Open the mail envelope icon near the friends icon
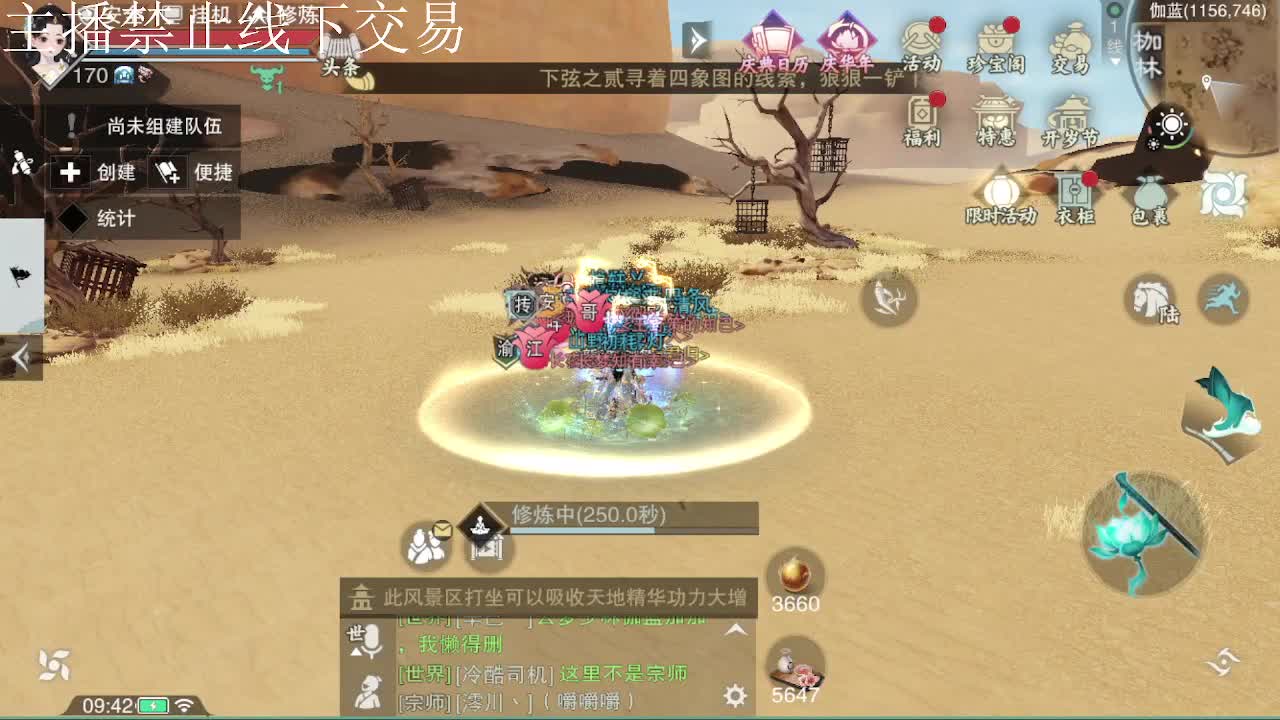1280x720 pixels. 443,529
